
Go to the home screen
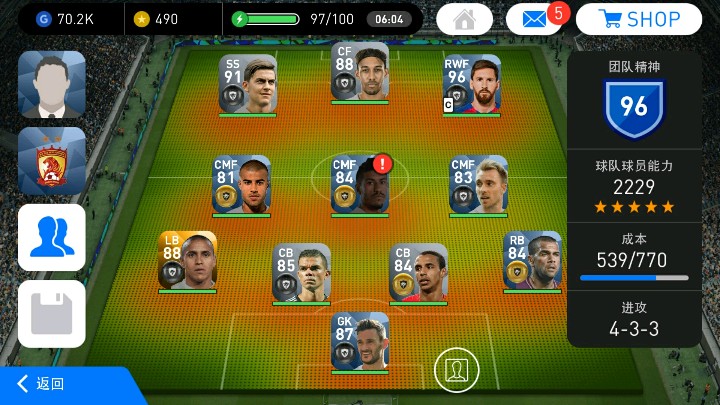[464, 19]
